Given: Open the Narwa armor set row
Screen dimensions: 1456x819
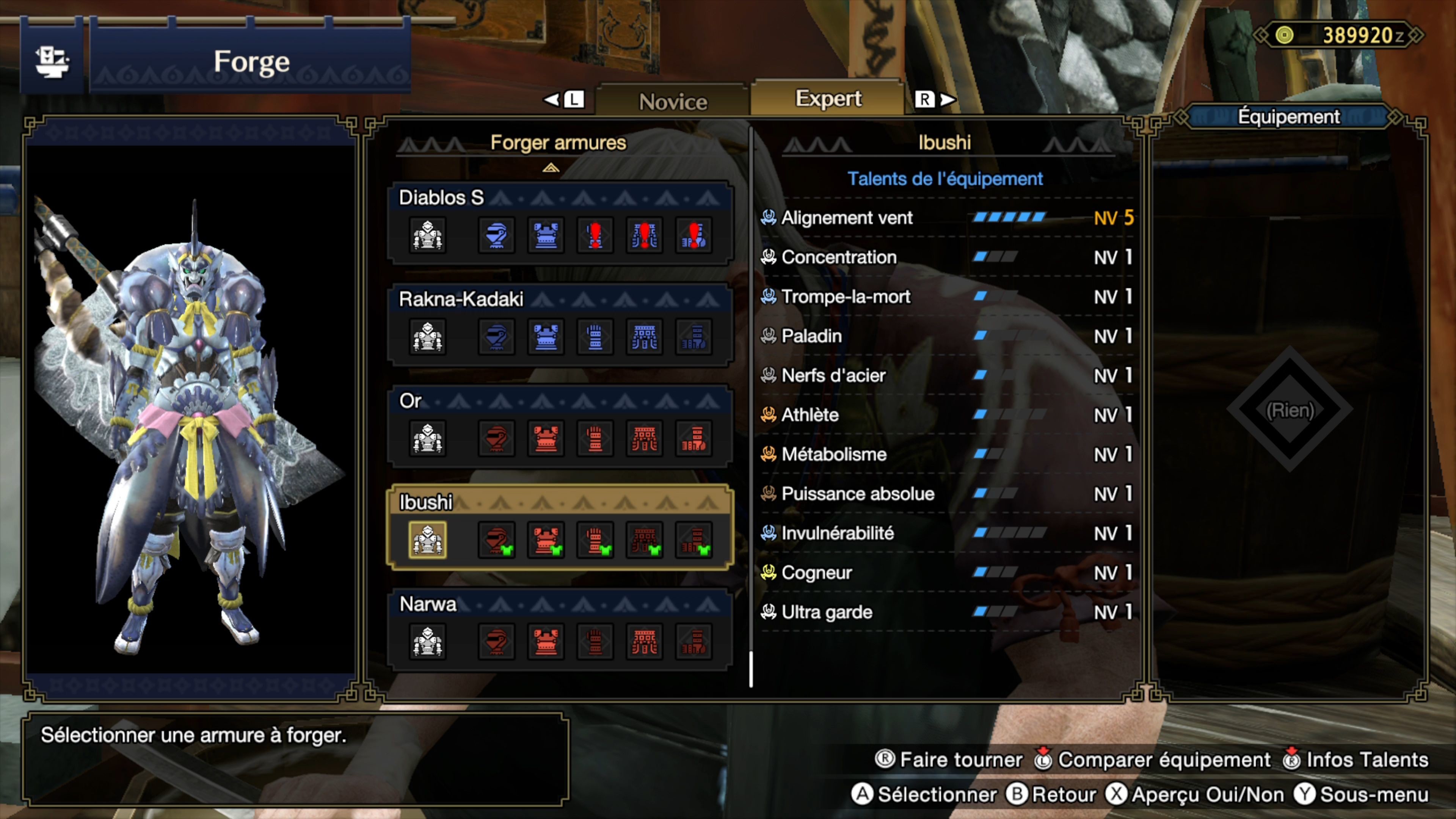Looking at the screenshot, I should [x=428, y=604].
